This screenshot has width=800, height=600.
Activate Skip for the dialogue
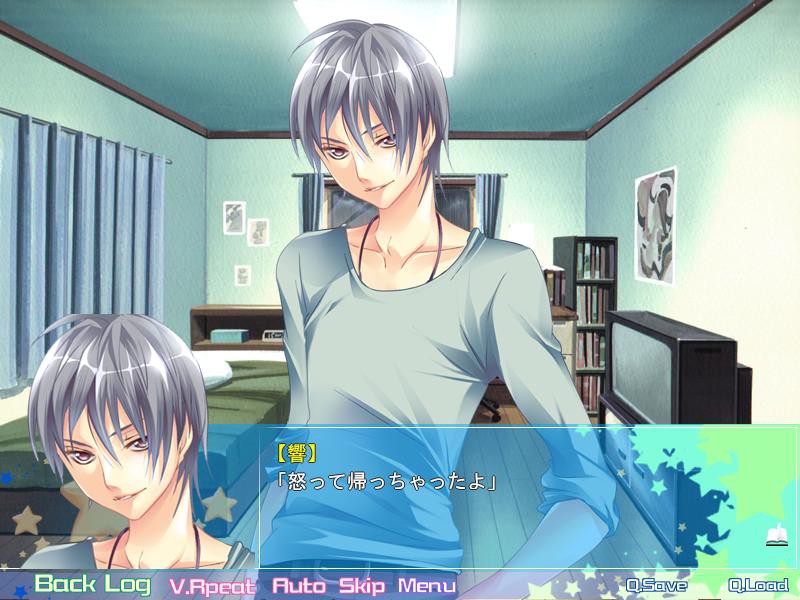click(361, 586)
